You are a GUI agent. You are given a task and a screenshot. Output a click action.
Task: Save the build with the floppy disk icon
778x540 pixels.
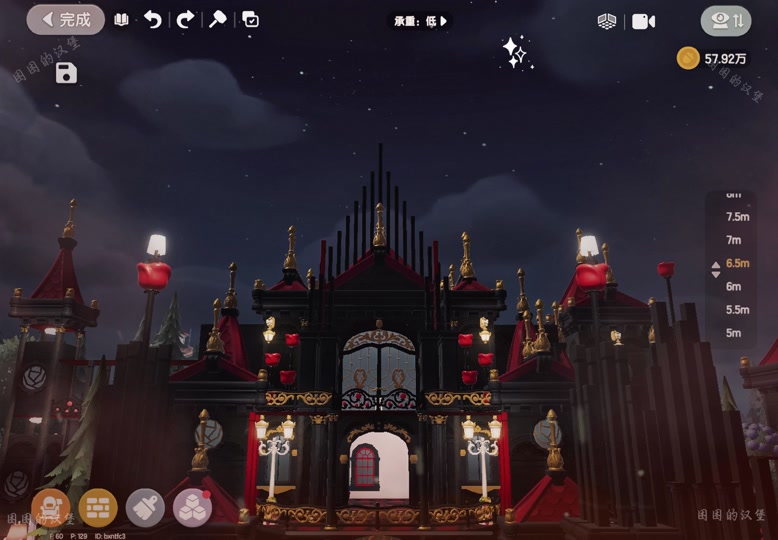point(66,73)
